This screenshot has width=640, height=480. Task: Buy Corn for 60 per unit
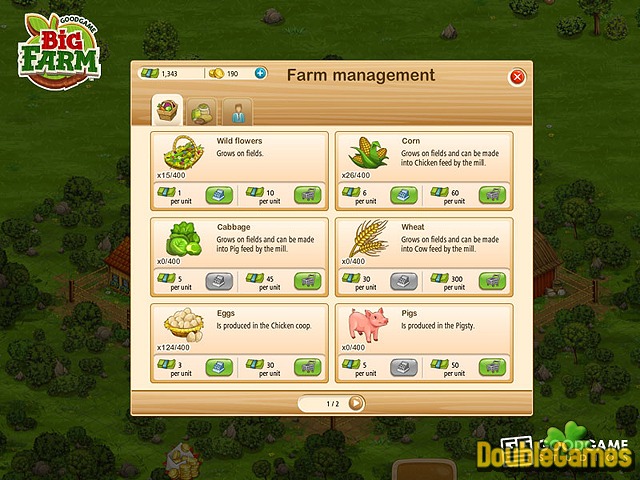click(x=492, y=194)
